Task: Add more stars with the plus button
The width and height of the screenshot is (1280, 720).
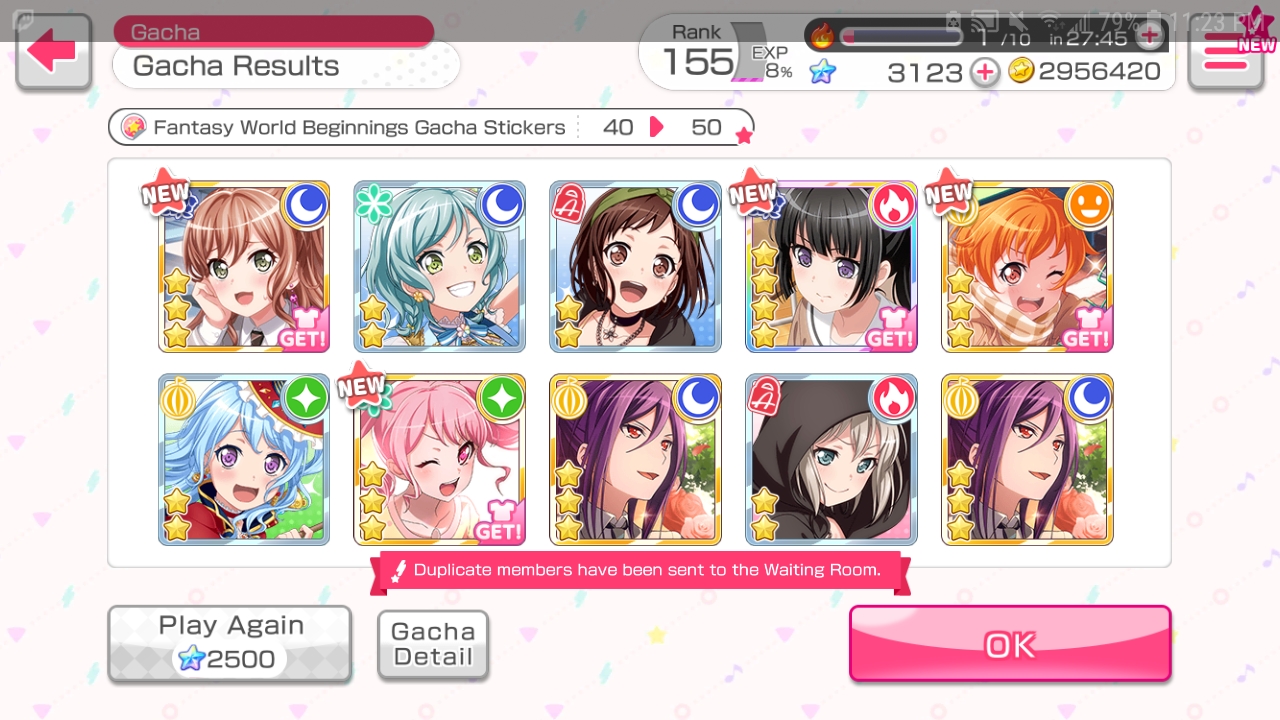Action: (985, 72)
